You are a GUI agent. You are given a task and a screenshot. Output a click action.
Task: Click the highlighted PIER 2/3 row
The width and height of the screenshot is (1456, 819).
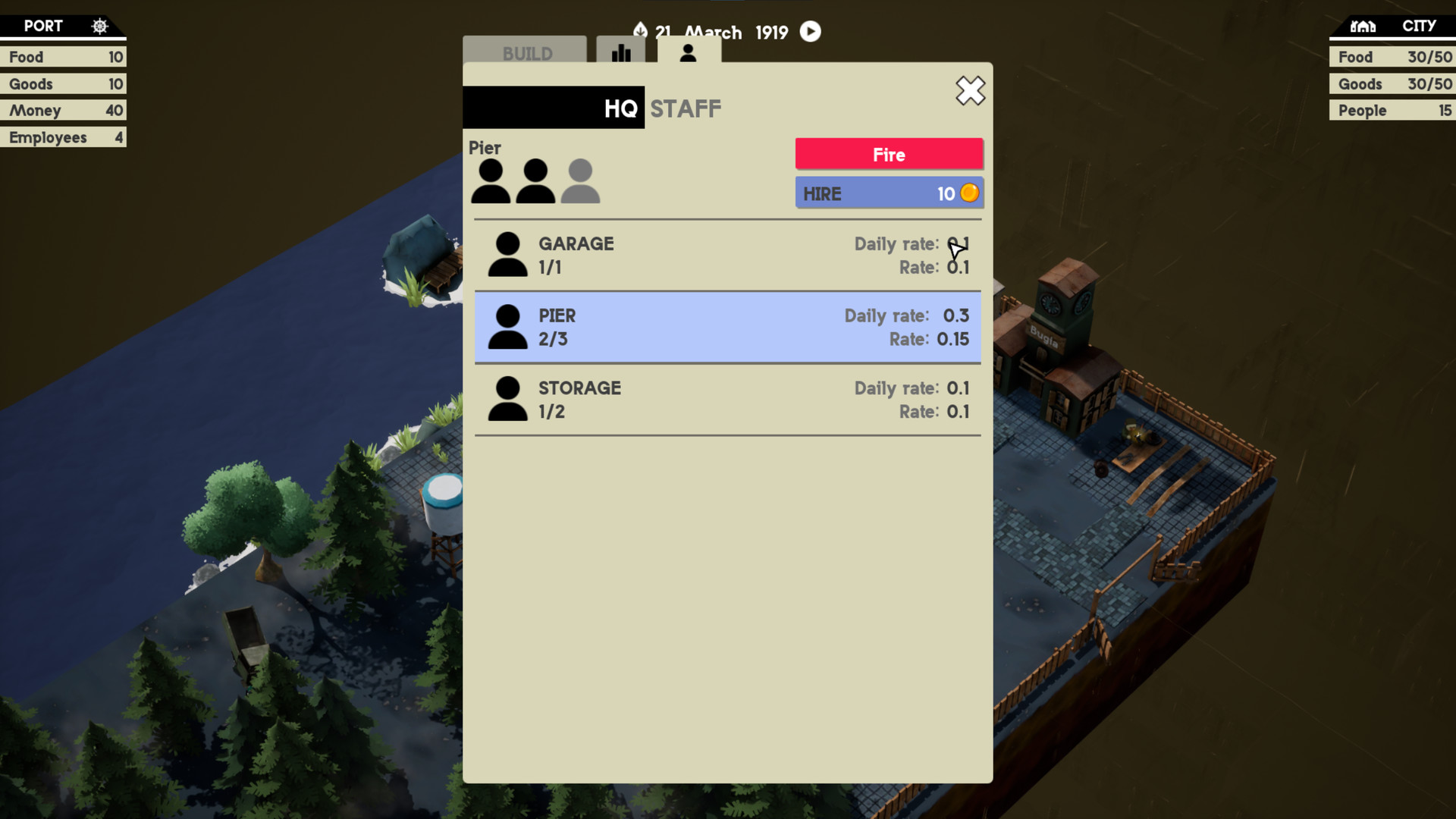[x=728, y=327]
